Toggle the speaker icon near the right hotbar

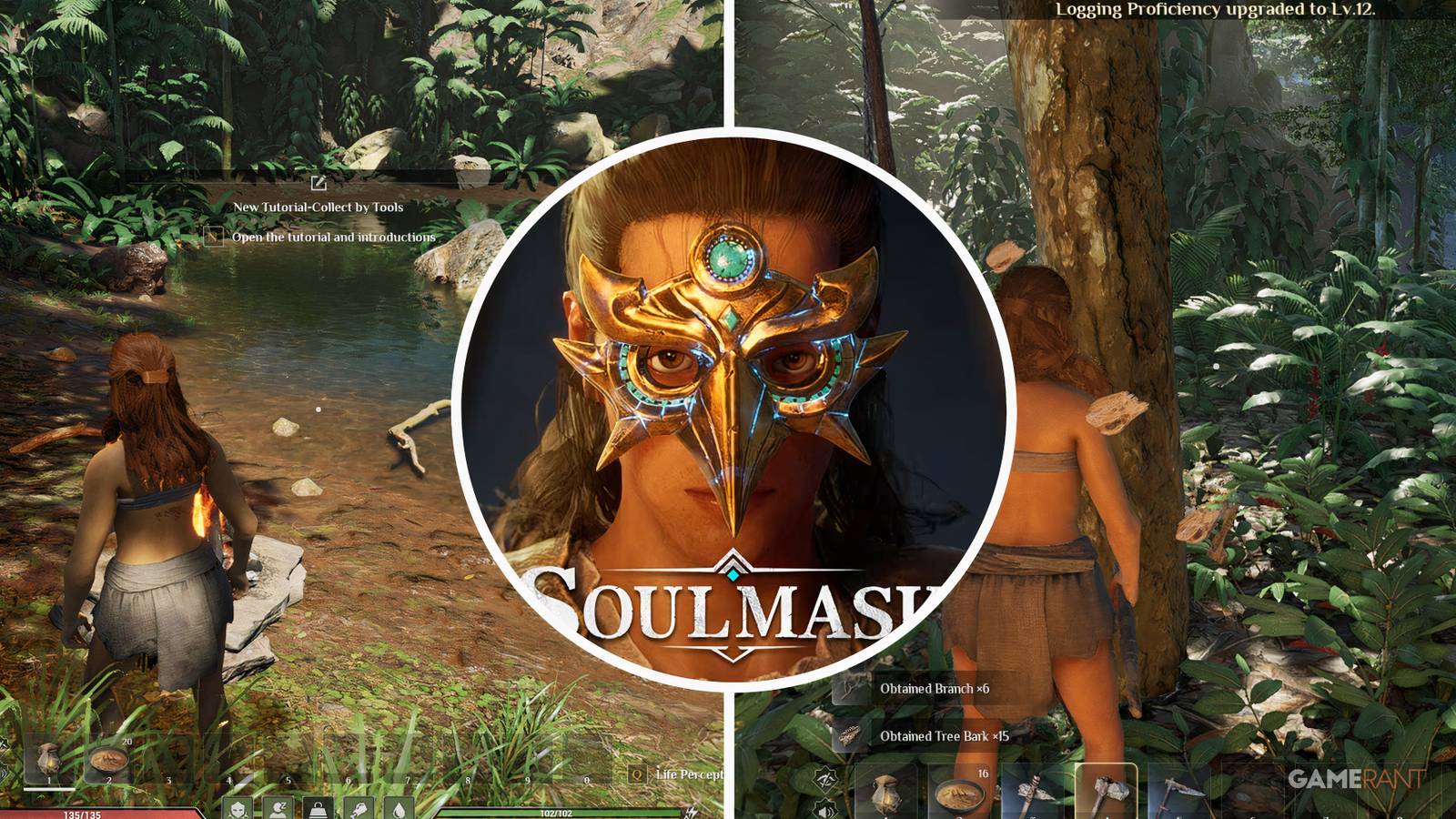coord(826,810)
